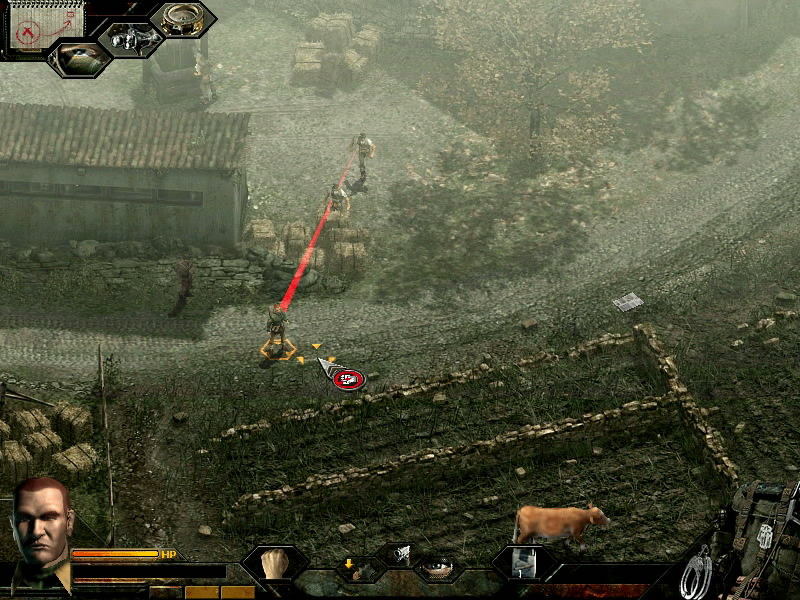Click the brass compass icon
This screenshot has height=600, width=800.
tap(181, 19)
